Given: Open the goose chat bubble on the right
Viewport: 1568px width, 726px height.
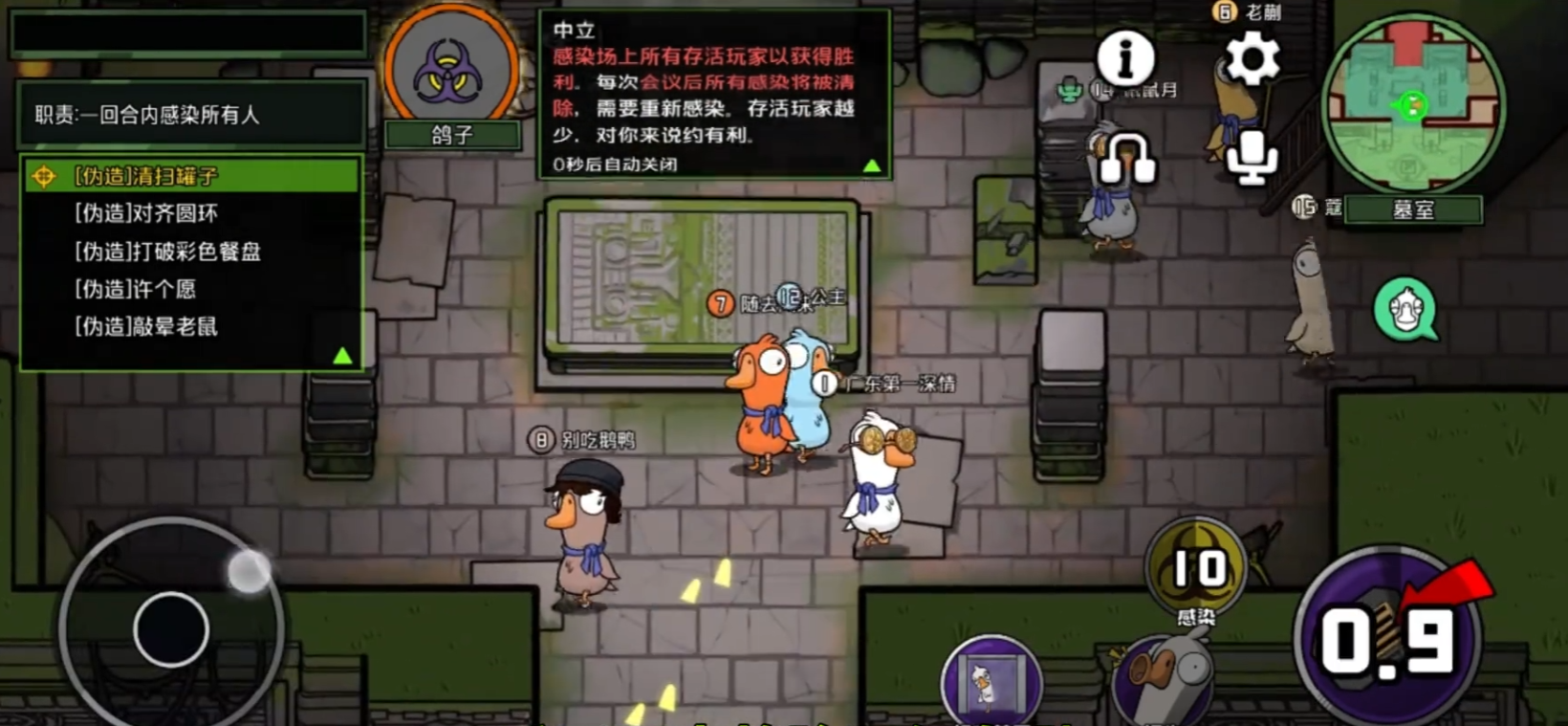Looking at the screenshot, I should tap(1405, 308).
